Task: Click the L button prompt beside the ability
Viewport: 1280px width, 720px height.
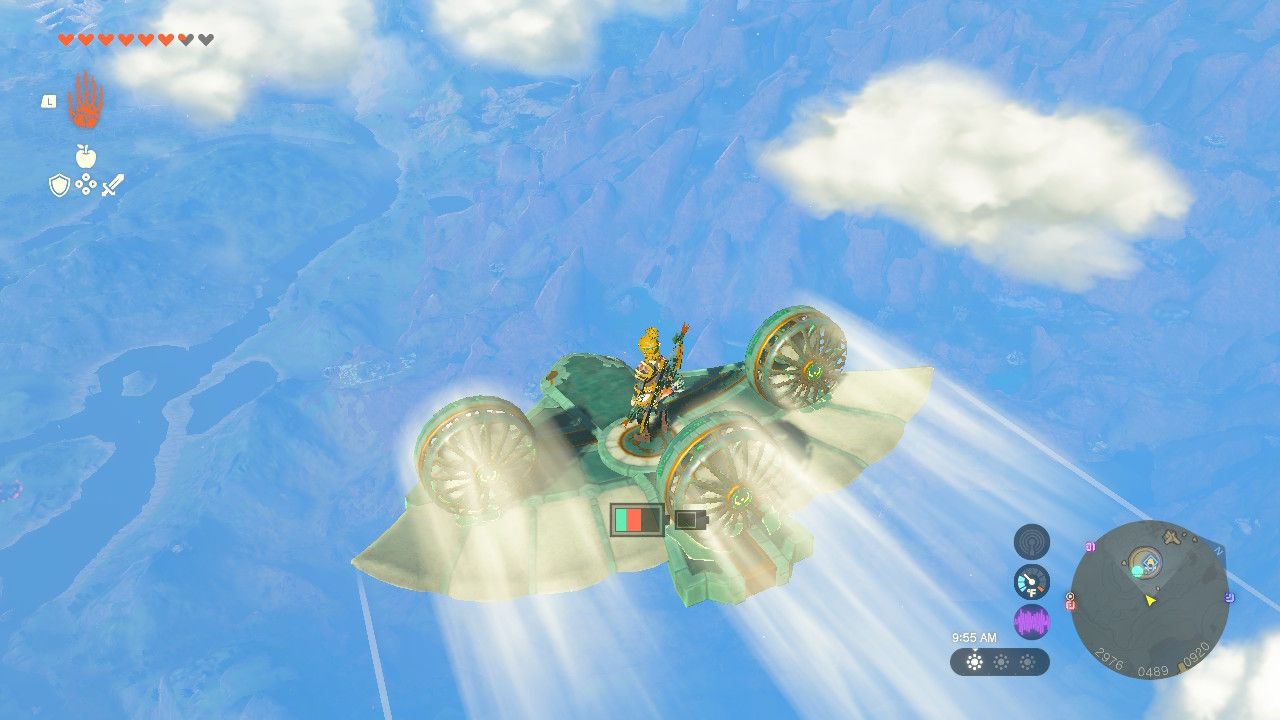Action: pyautogui.click(x=49, y=101)
